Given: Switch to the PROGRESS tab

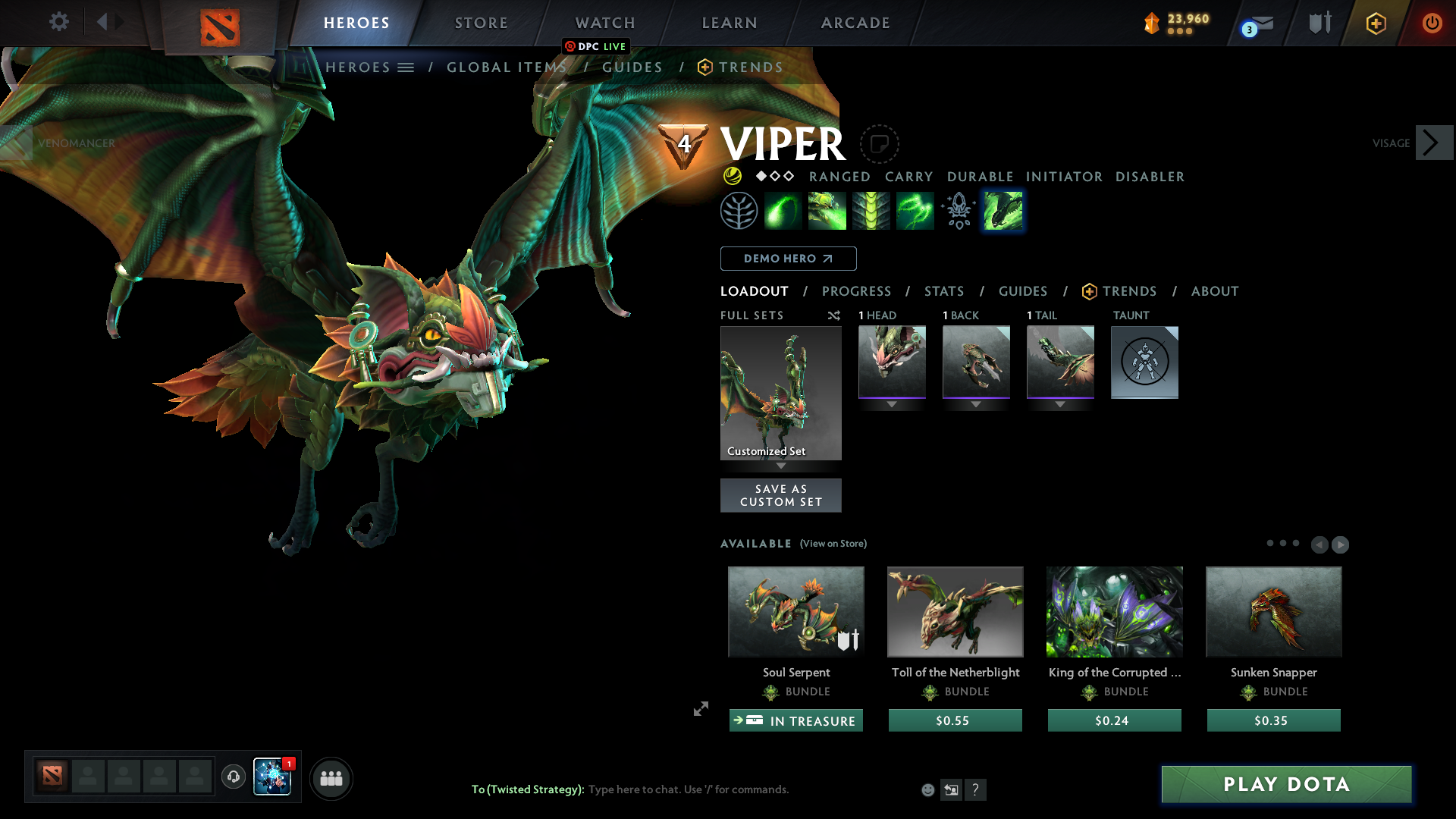Looking at the screenshot, I should click(x=857, y=291).
